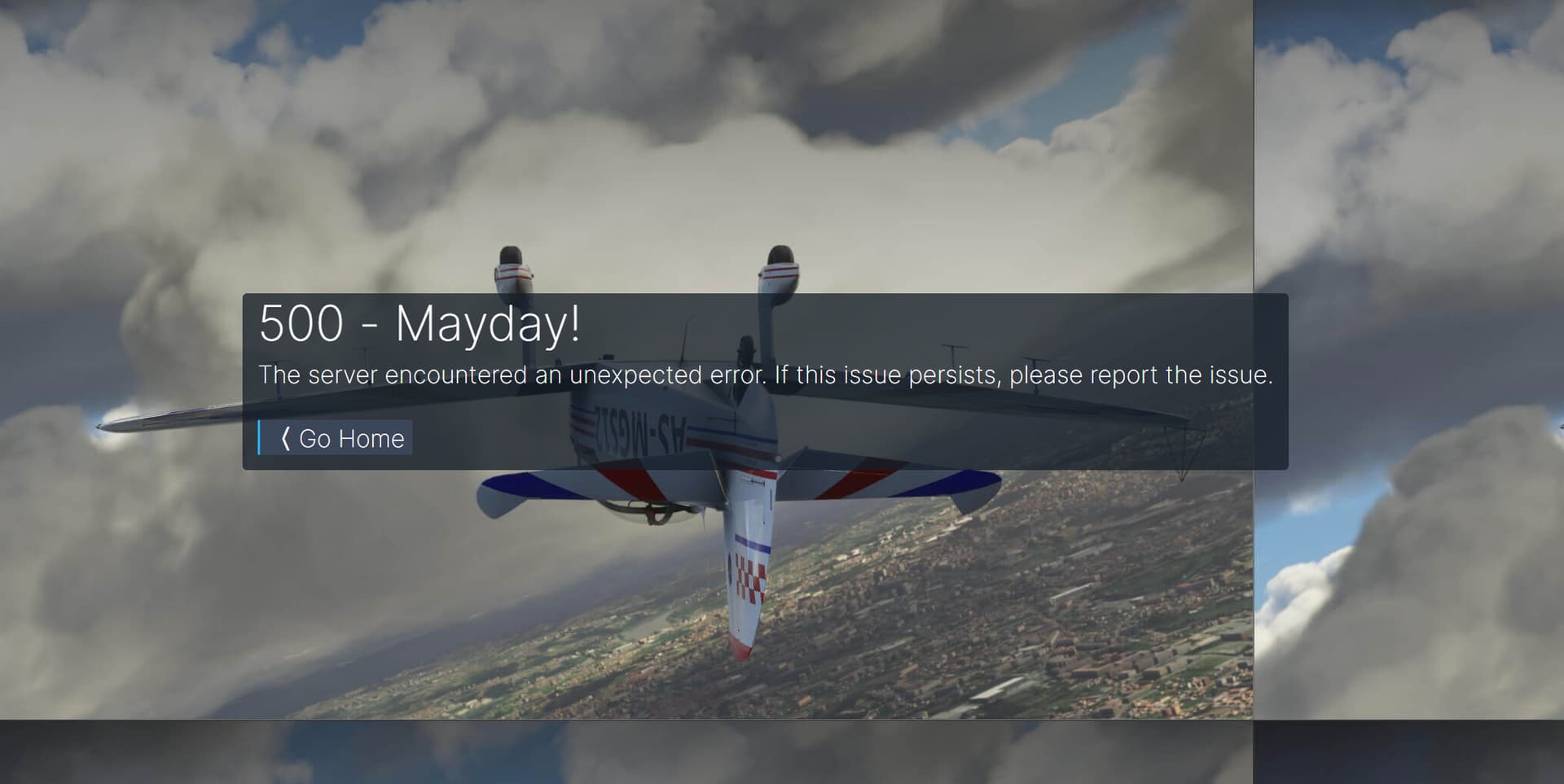Click the blue accent bar before Go Home

point(261,439)
